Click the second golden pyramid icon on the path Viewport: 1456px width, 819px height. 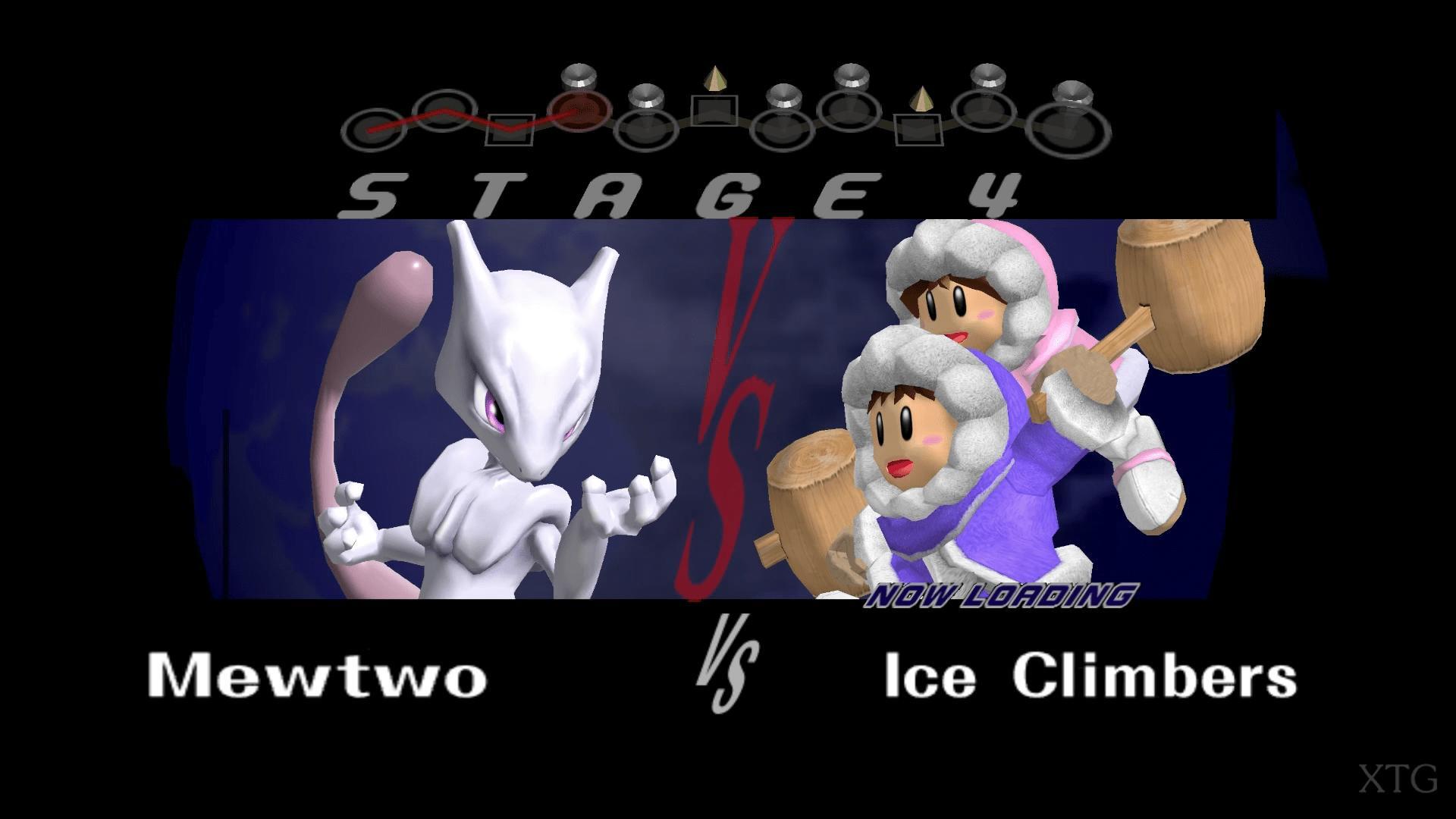[920, 99]
